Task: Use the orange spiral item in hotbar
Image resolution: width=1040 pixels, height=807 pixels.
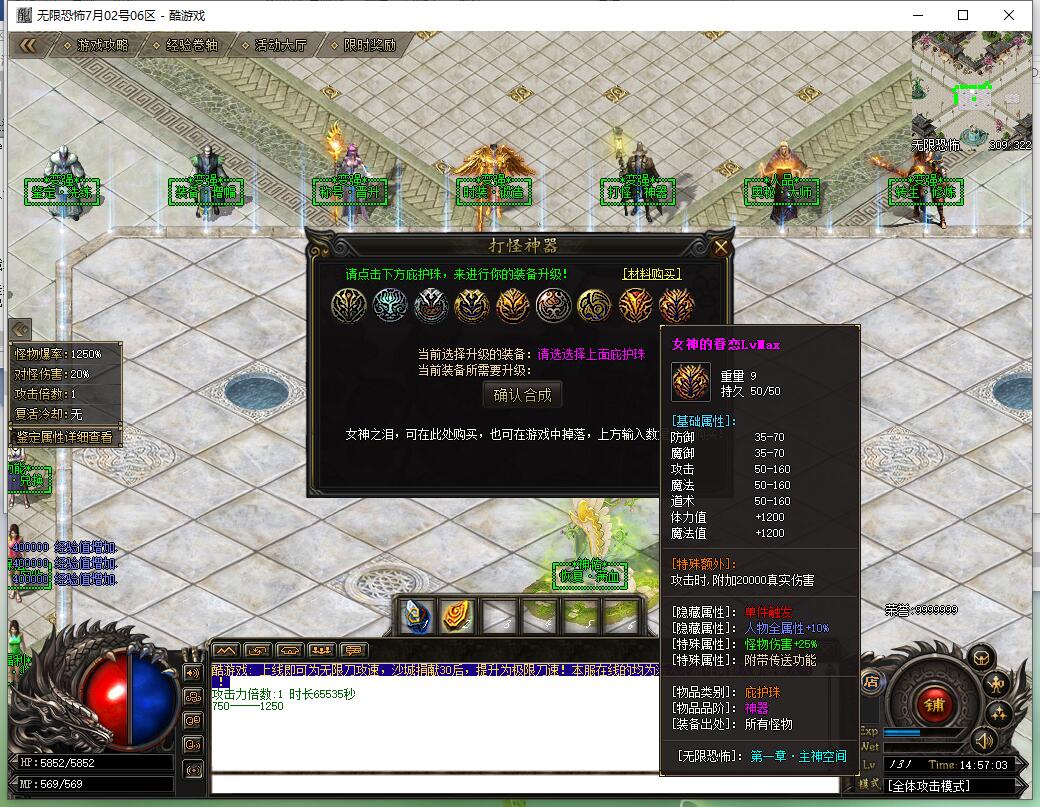Action: [x=458, y=616]
